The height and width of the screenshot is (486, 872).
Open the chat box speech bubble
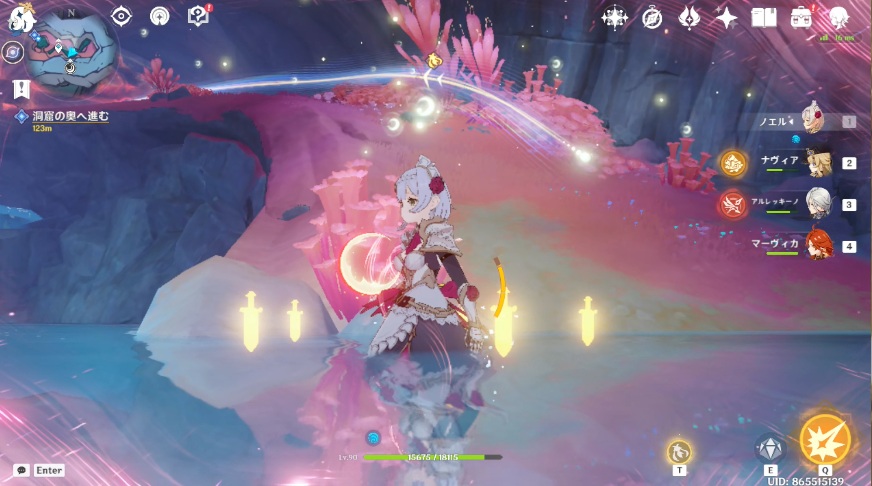pyautogui.click(x=21, y=470)
